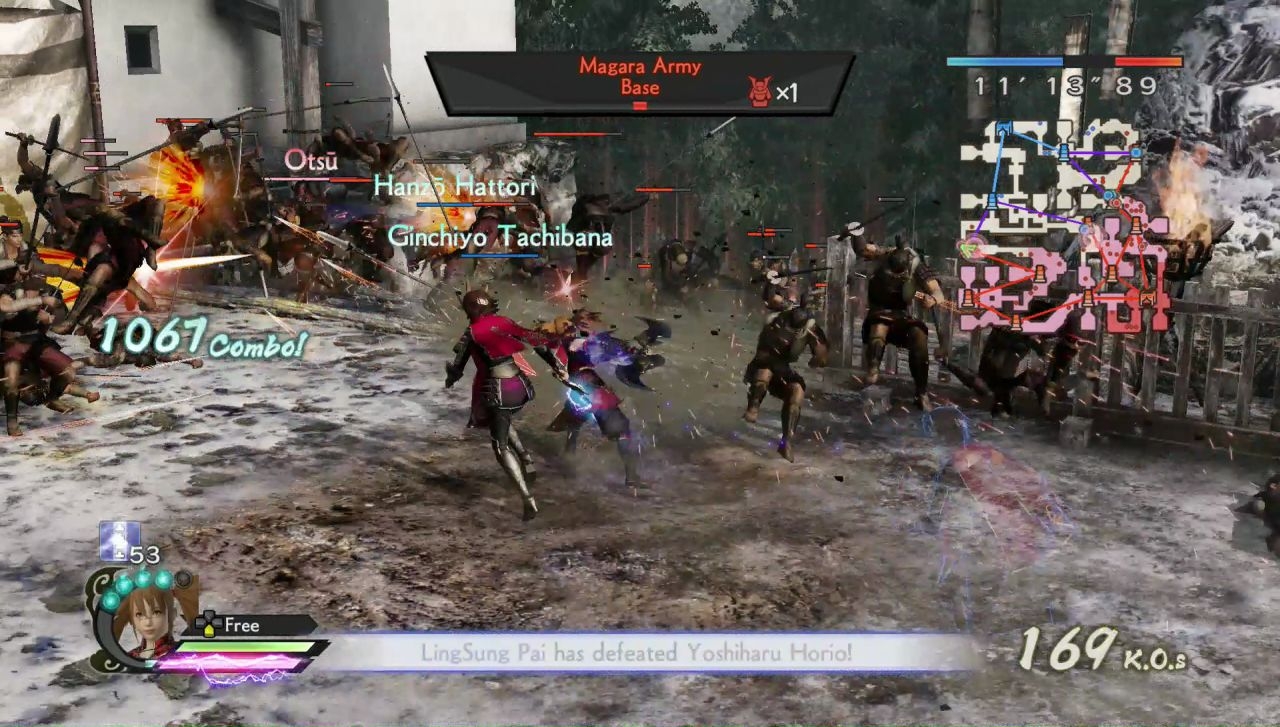Click the red samurai helmet officer icon
This screenshot has width=1280, height=727.
coord(760,92)
